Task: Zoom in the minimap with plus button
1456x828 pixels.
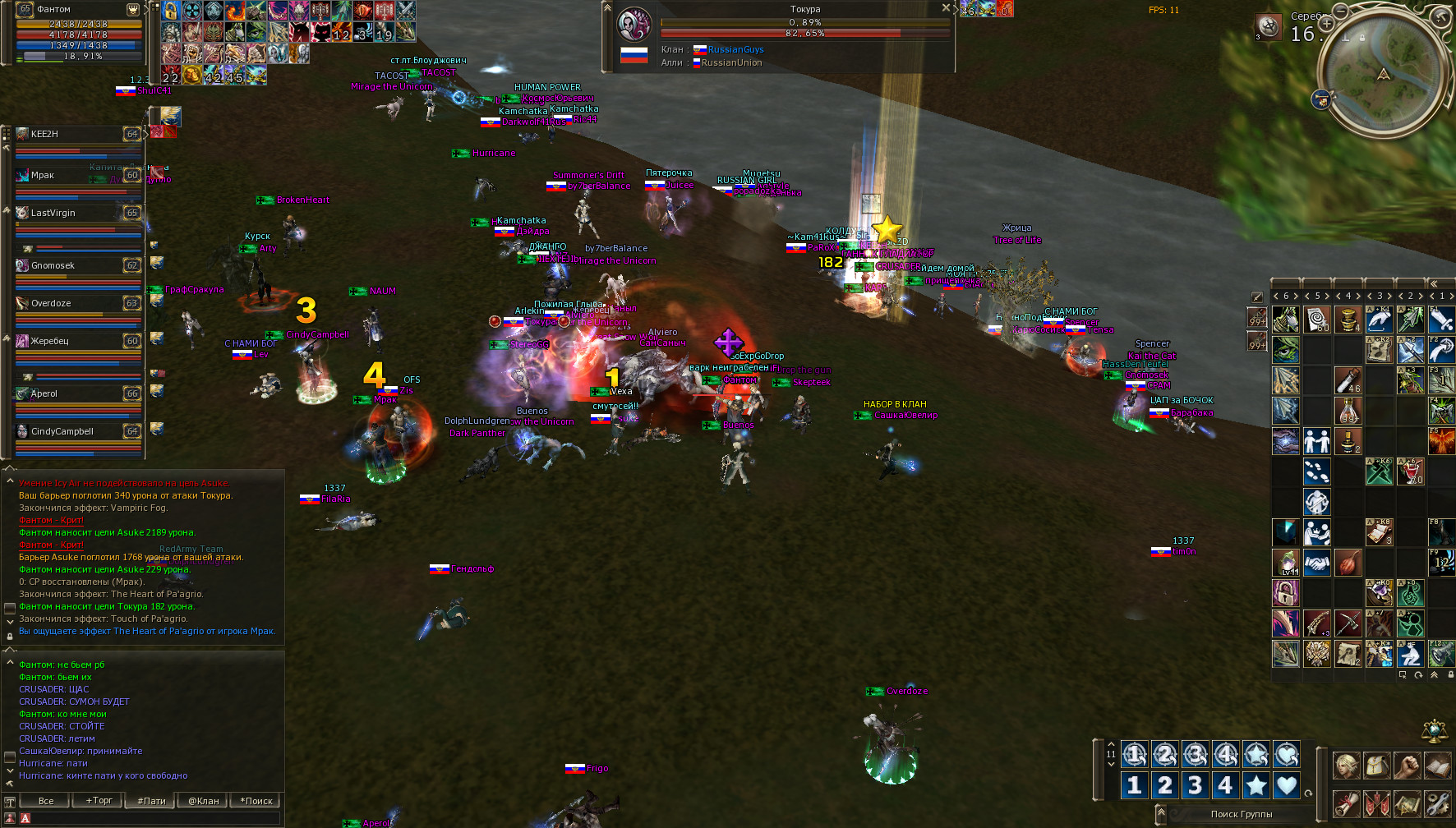Action: point(1326,25)
